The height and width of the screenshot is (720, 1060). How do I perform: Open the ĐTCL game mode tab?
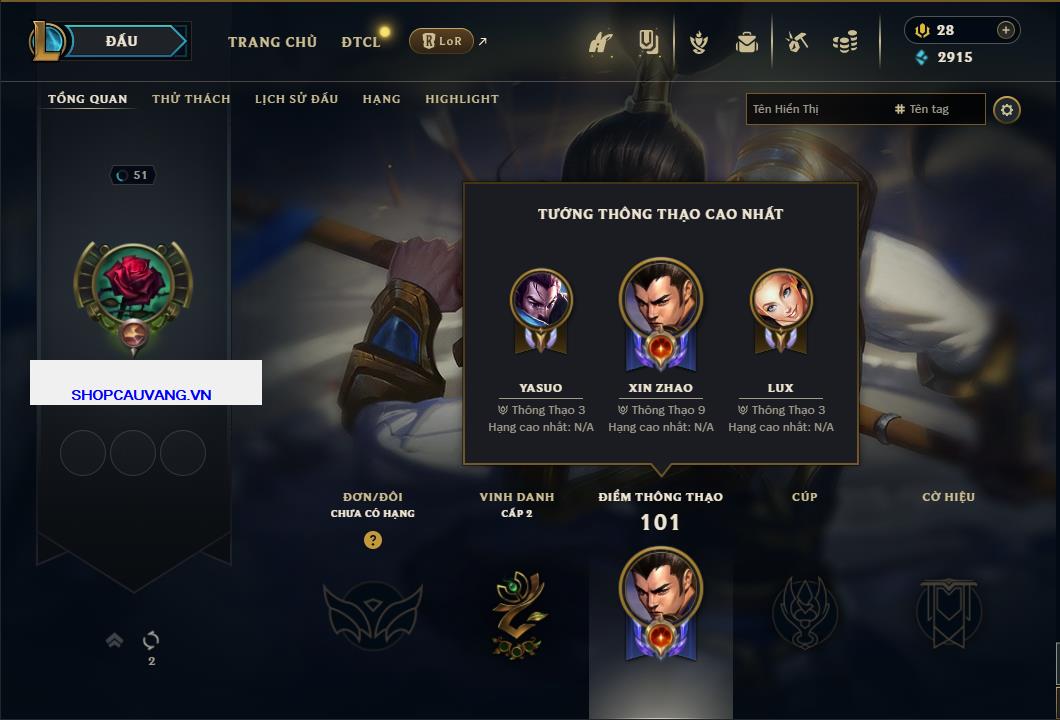point(360,42)
